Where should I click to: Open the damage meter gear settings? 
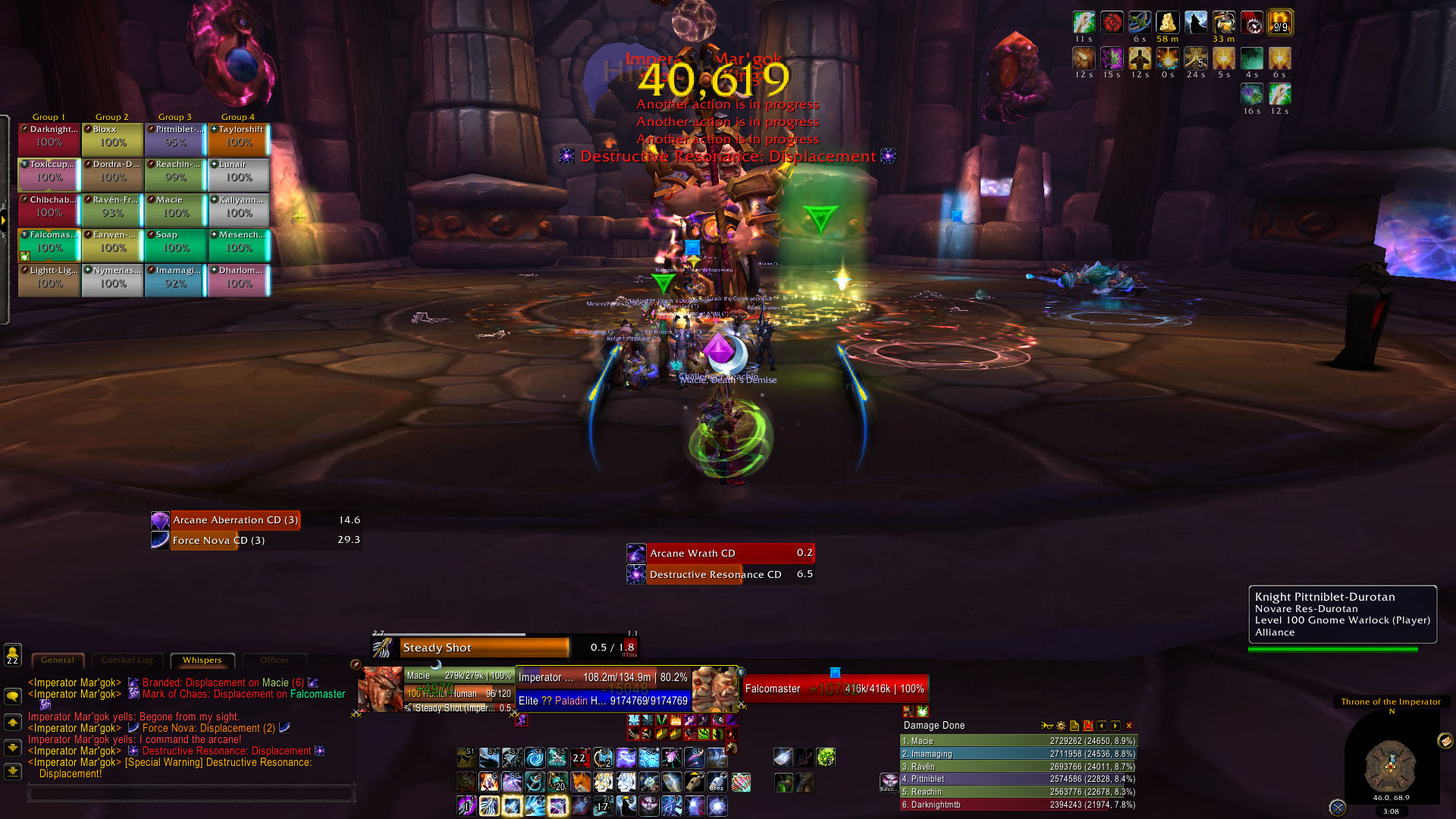click(1061, 726)
